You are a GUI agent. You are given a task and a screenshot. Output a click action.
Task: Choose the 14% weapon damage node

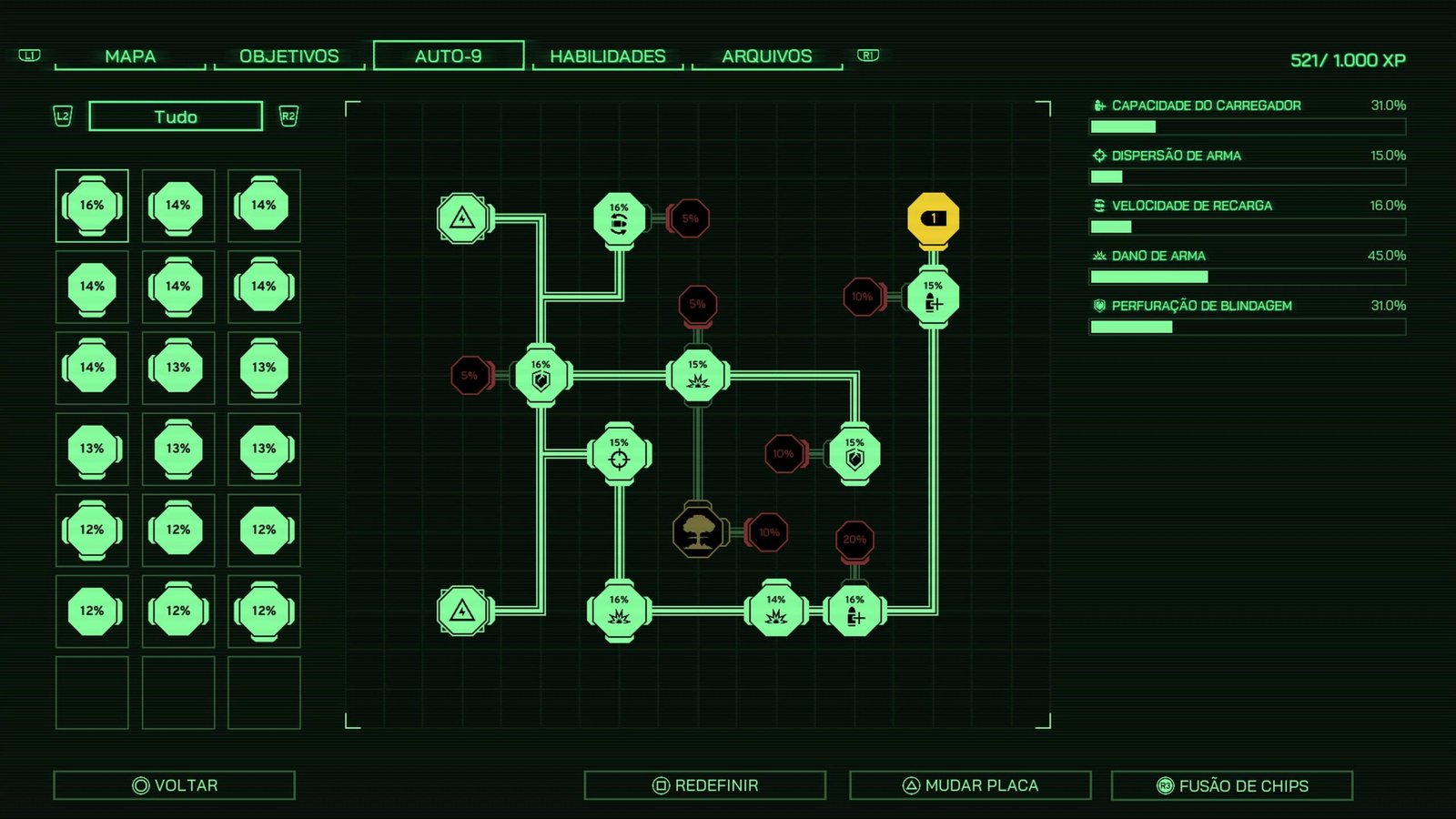point(775,611)
